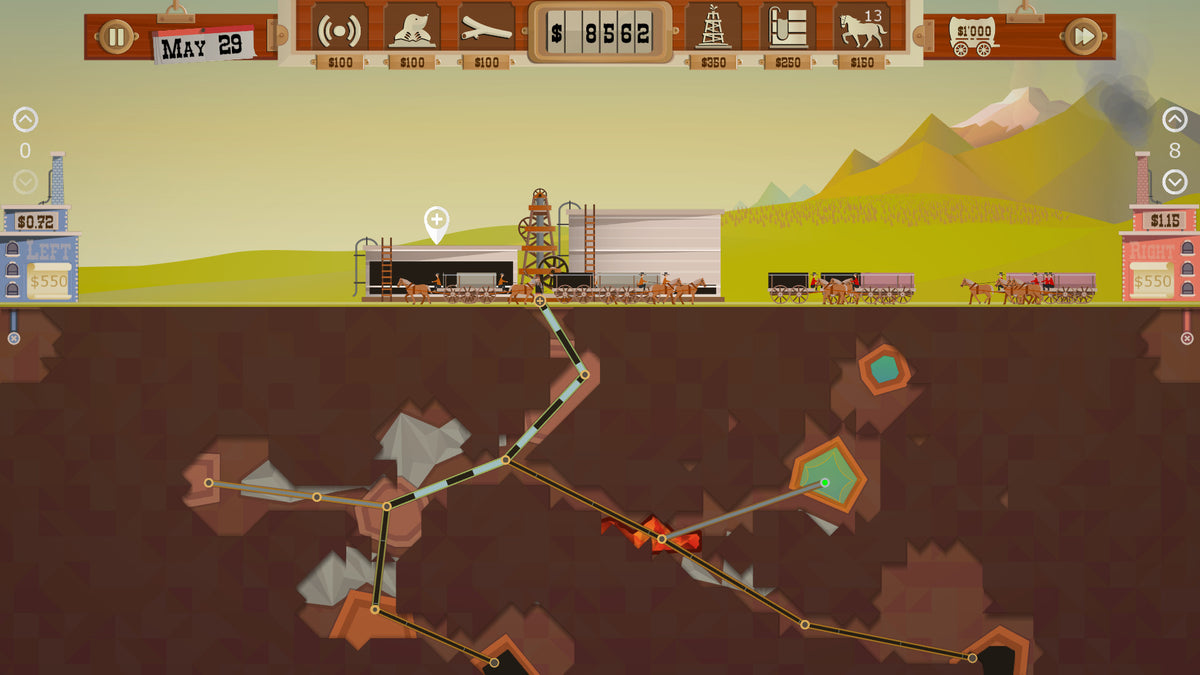The width and height of the screenshot is (1200, 675).
Task: Click the $550 sign on Left building
Action: tap(49, 281)
